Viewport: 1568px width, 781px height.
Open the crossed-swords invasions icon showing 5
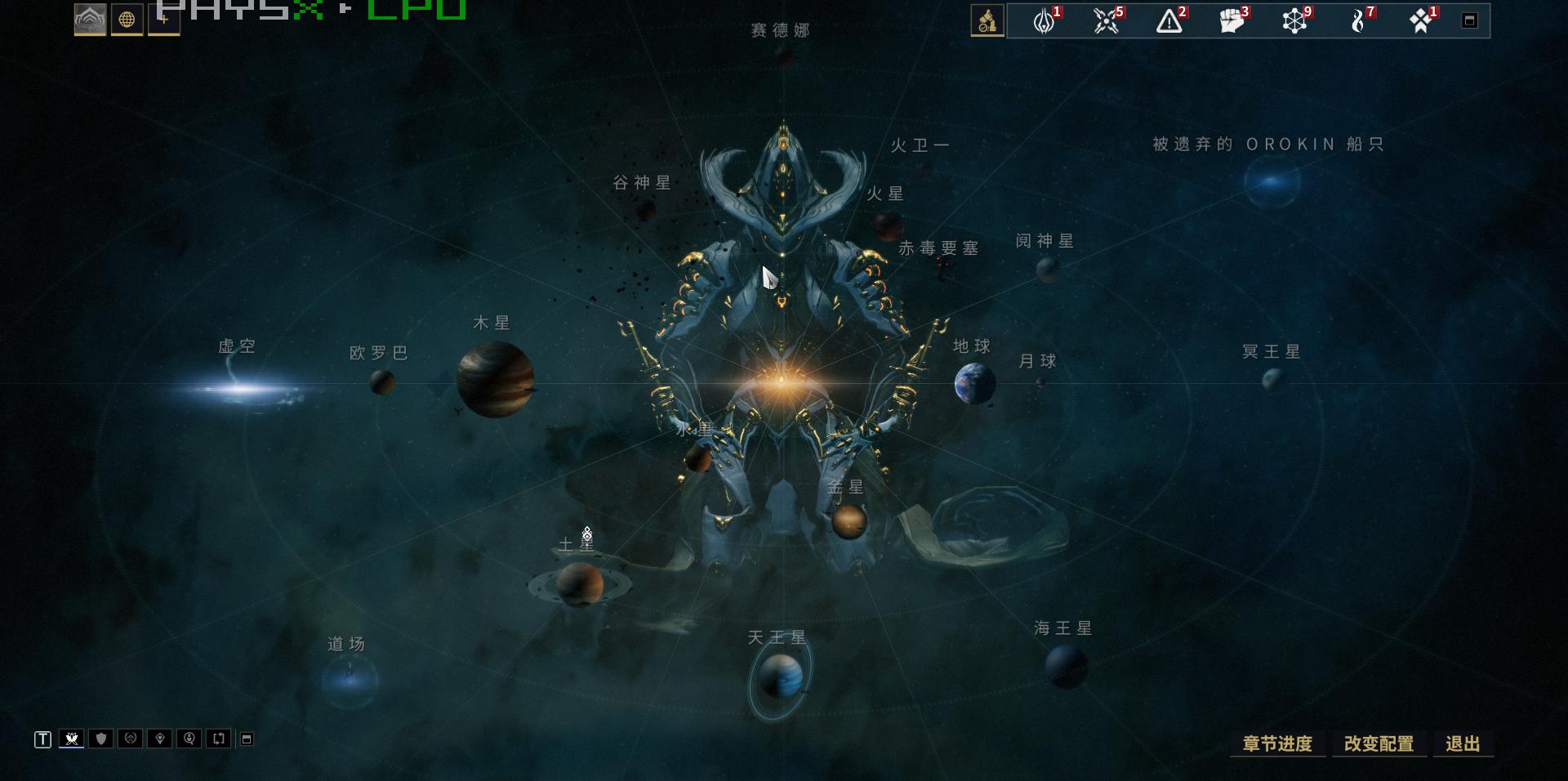click(1104, 22)
